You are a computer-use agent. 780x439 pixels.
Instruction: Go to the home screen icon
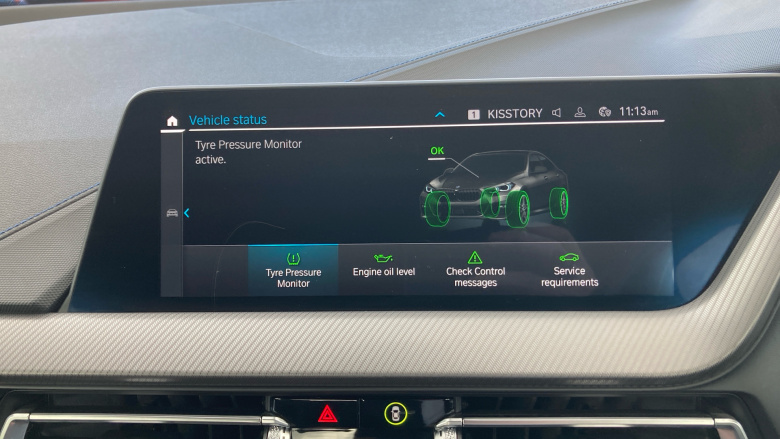tap(172, 121)
